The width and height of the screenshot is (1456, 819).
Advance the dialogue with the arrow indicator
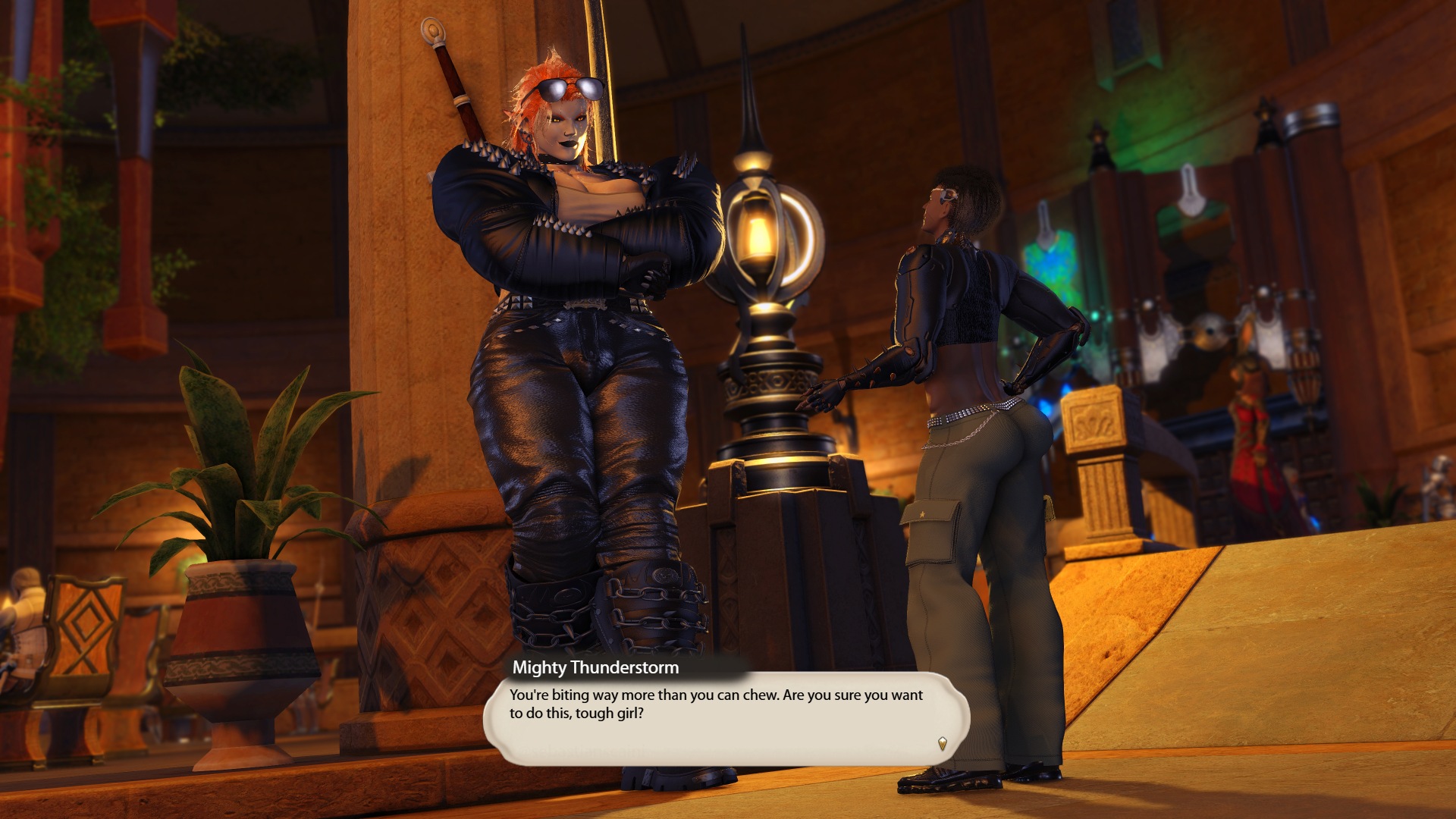point(942,743)
